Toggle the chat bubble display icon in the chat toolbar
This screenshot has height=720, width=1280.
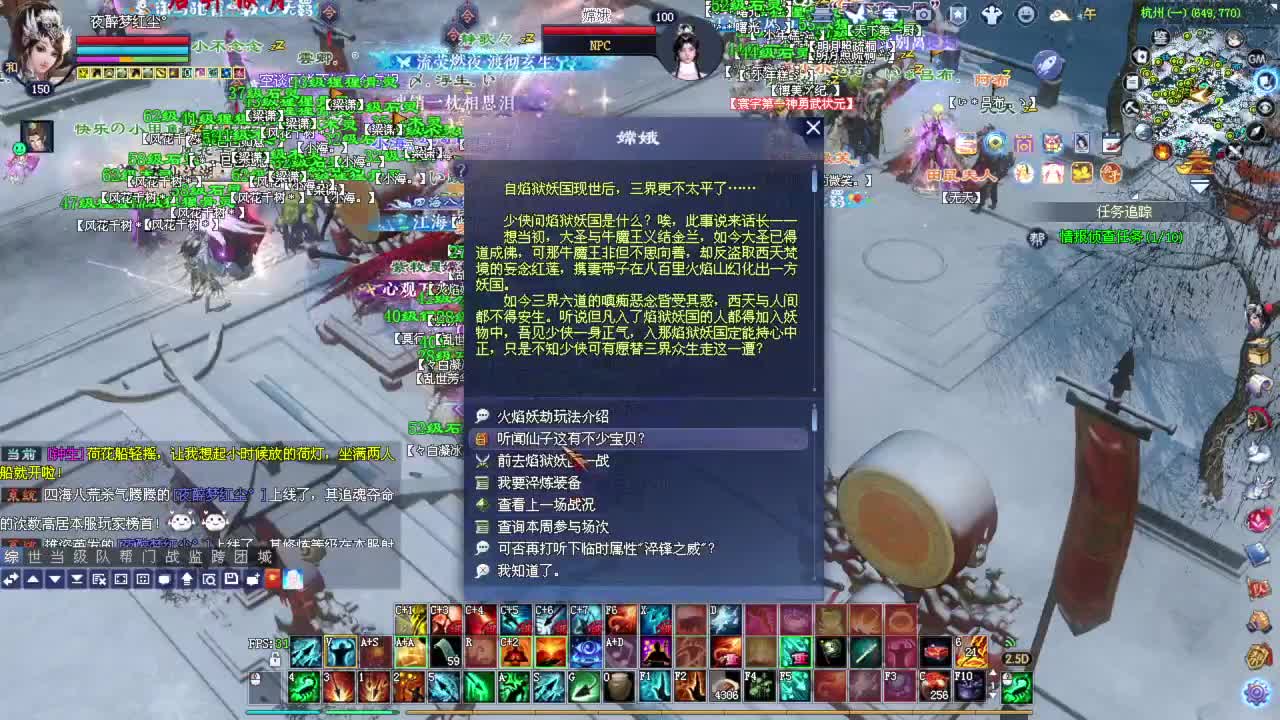tap(164, 579)
